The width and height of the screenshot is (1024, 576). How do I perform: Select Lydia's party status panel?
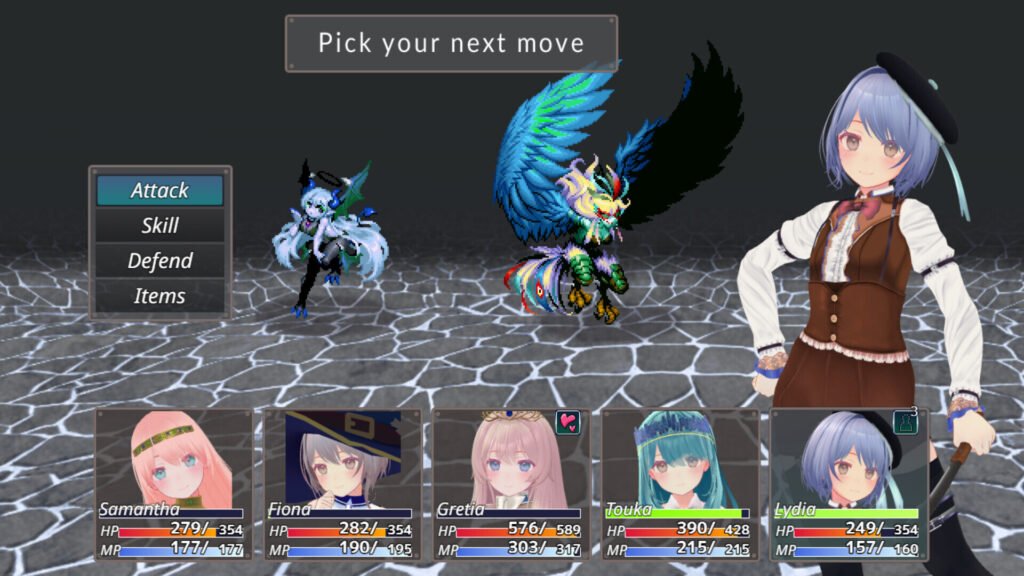[848, 484]
